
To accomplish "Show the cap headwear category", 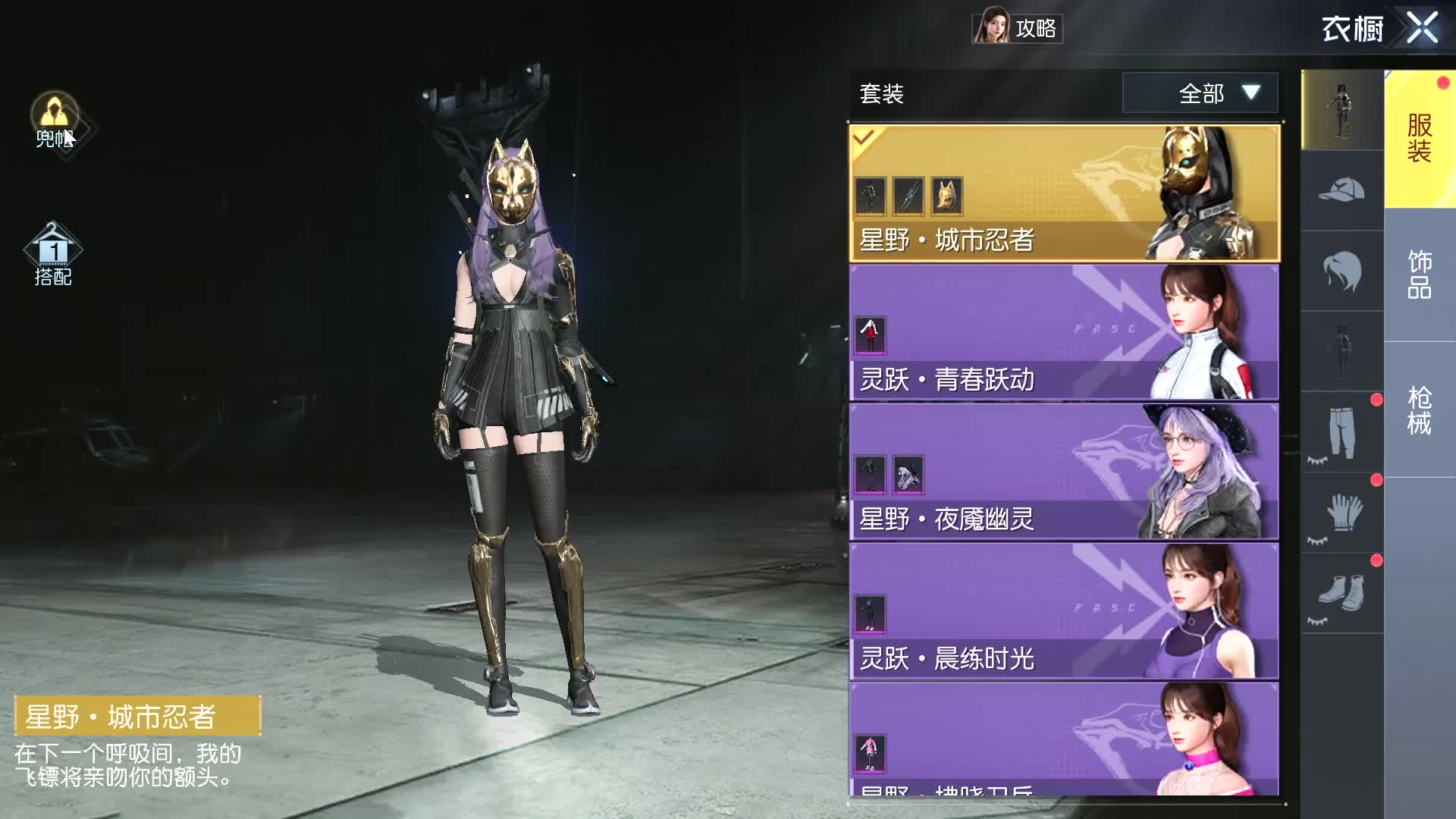I will (x=1341, y=191).
